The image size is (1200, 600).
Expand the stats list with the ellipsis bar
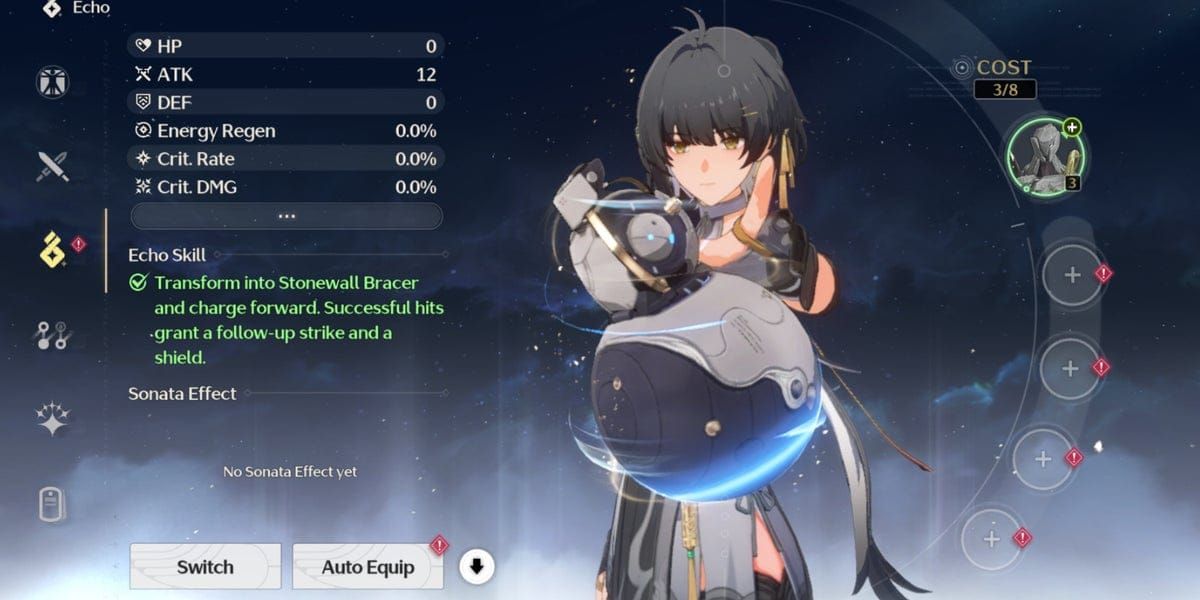[x=287, y=216]
